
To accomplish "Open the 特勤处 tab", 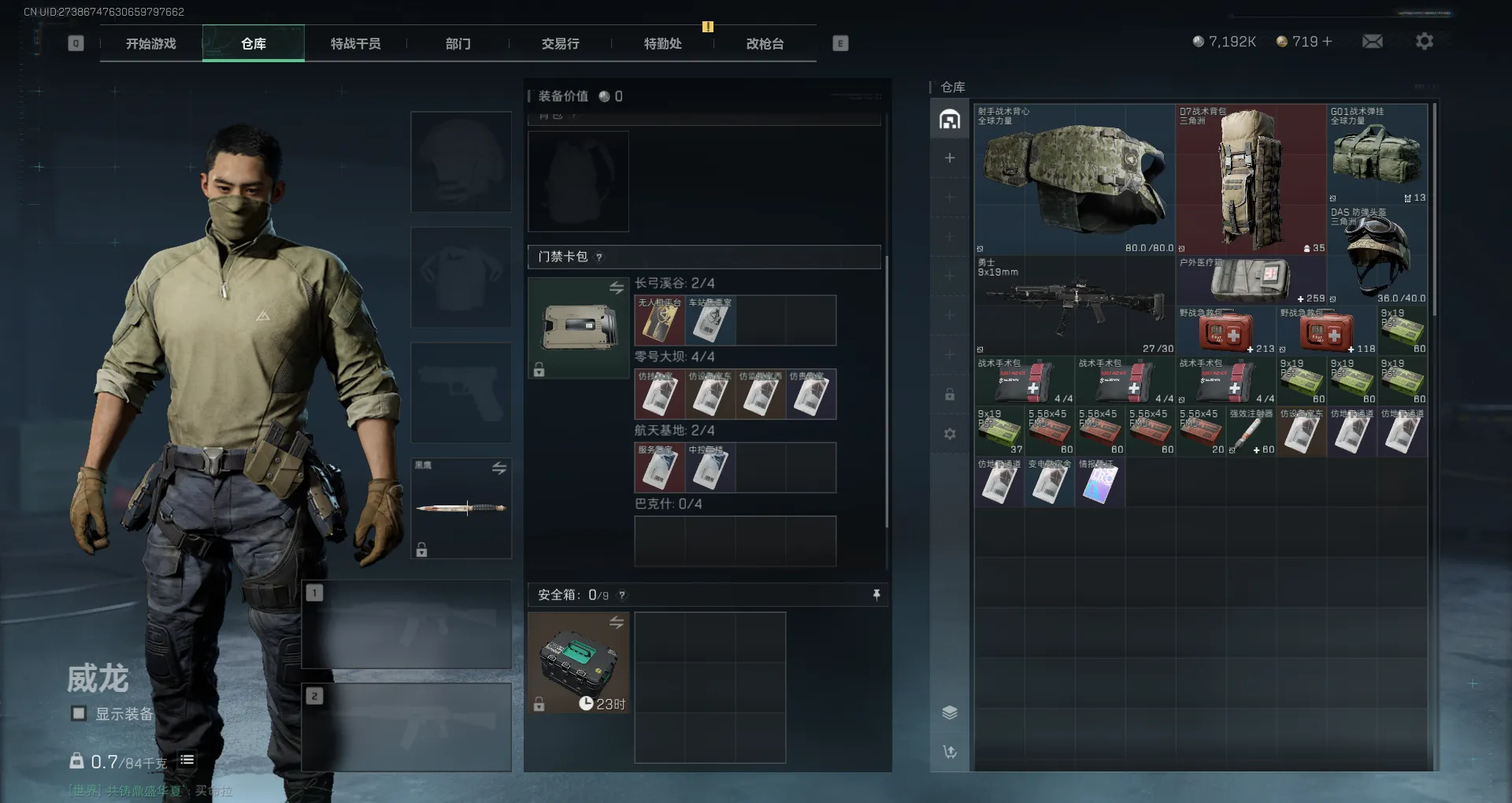I will pyautogui.click(x=663, y=44).
